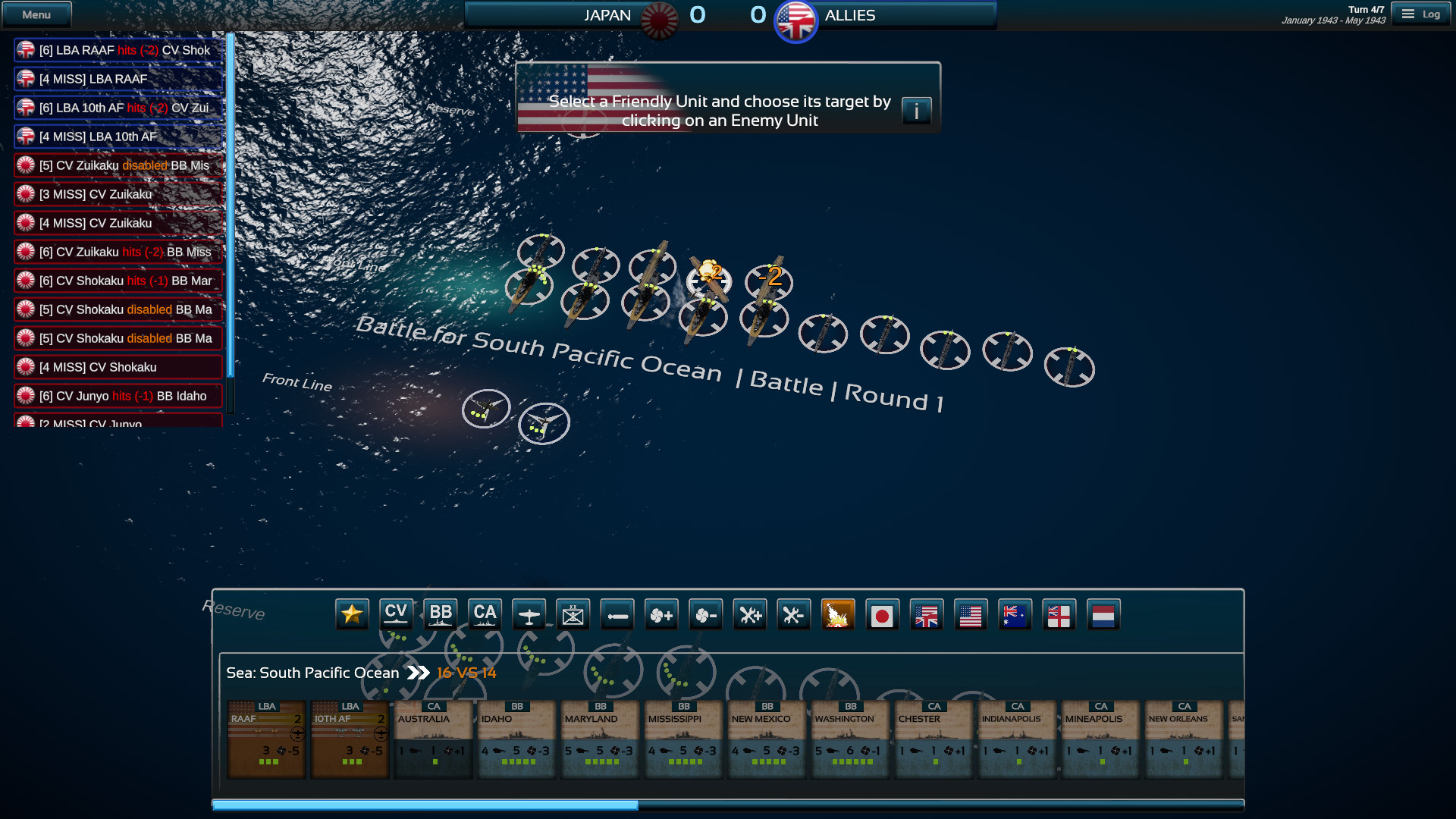
Task: Select the aircraft filter icon
Action: tap(529, 614)
